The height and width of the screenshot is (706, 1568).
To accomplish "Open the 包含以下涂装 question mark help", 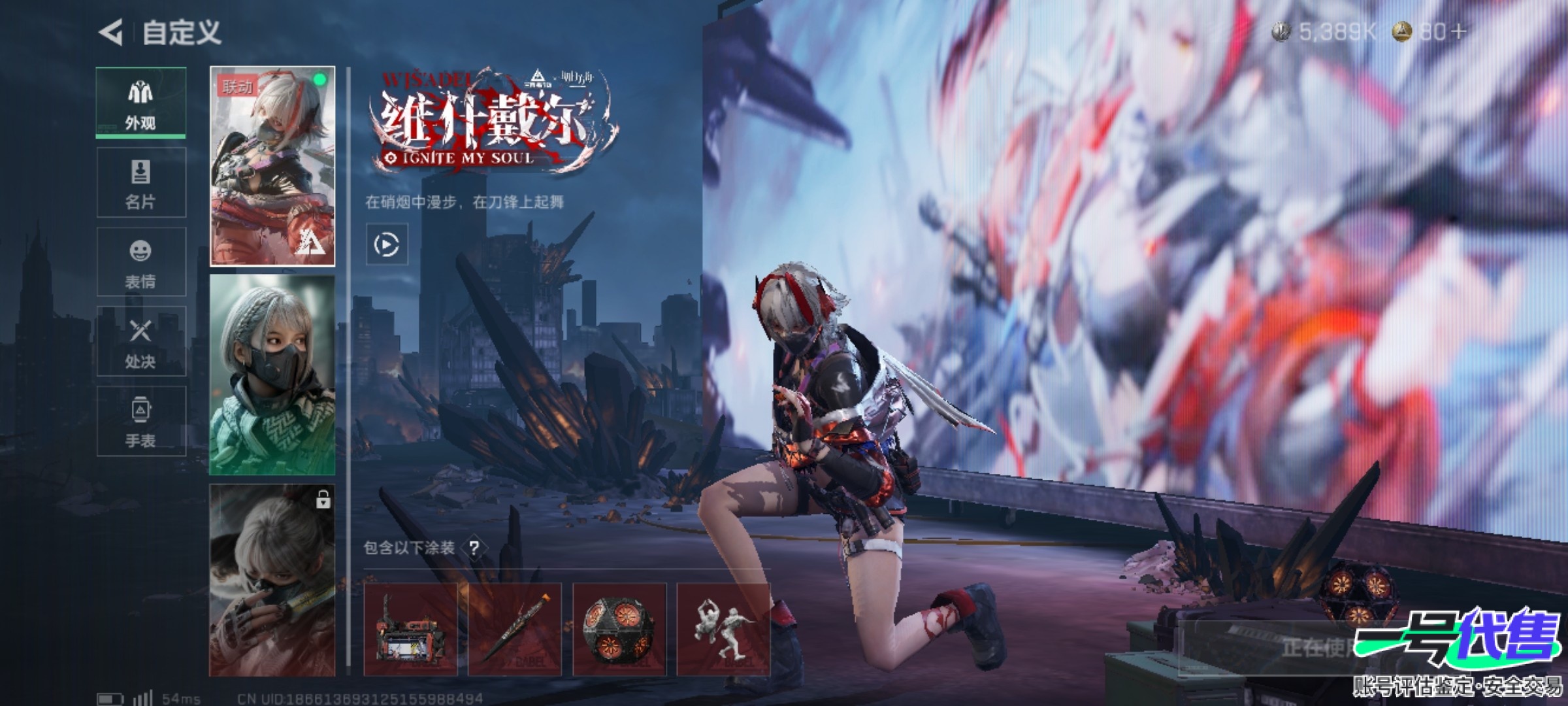I will 474,548.
